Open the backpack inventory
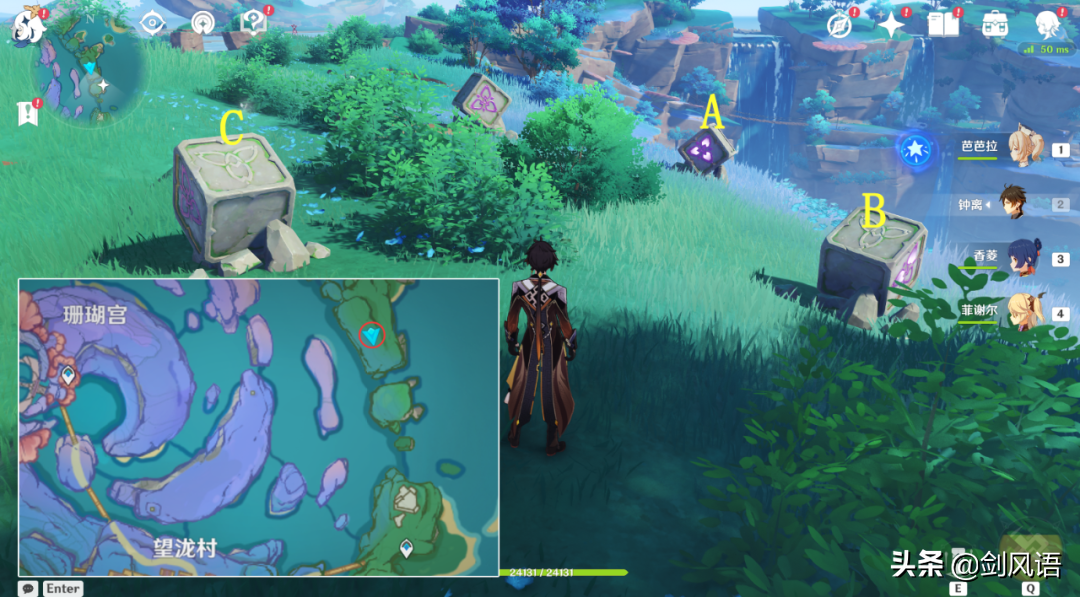The image size is (1080, 597). 994,24
